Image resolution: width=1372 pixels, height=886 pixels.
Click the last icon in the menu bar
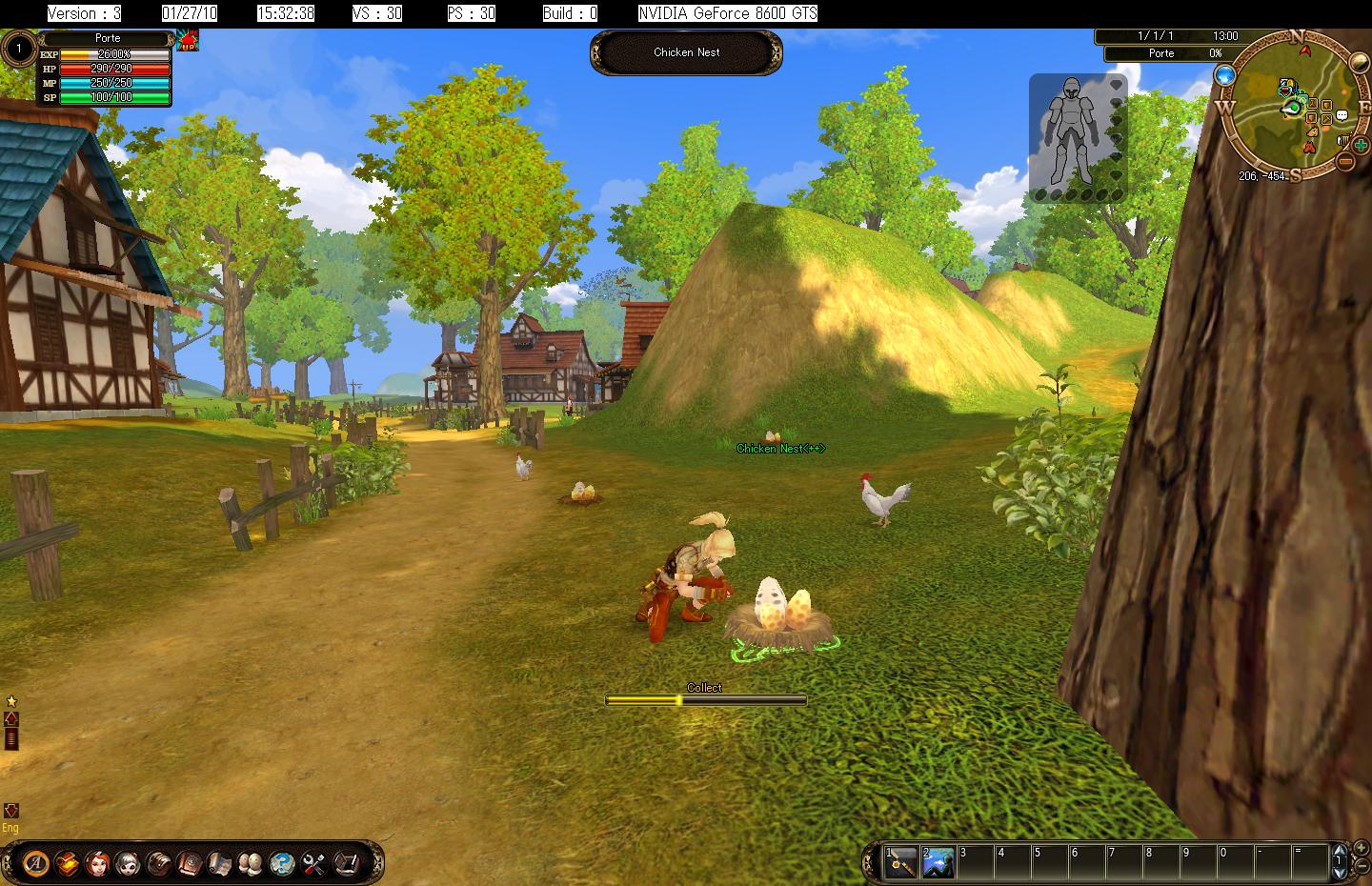tap(345, 863)
